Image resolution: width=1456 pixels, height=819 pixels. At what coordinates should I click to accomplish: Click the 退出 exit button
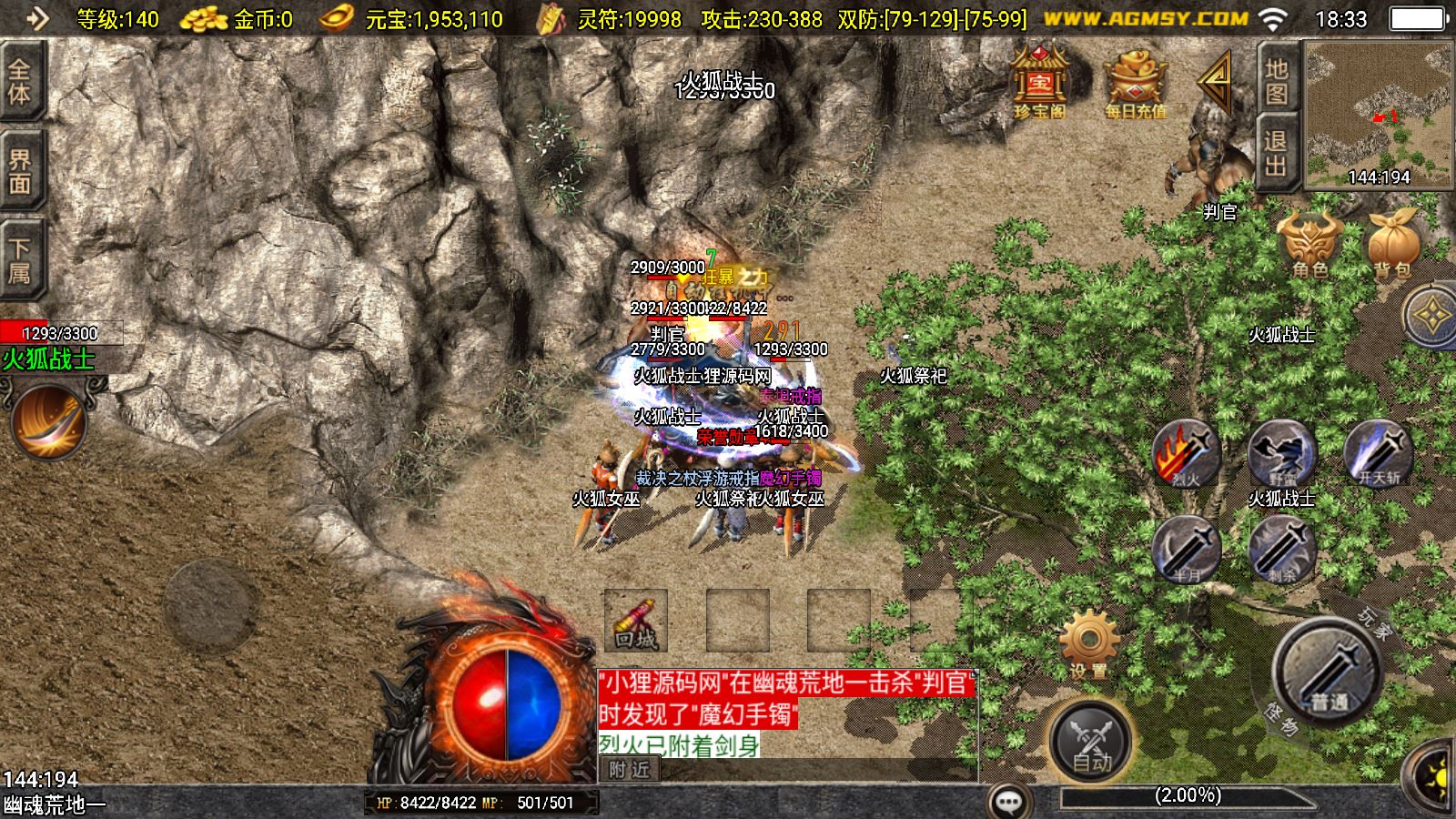pos(1276,152)
